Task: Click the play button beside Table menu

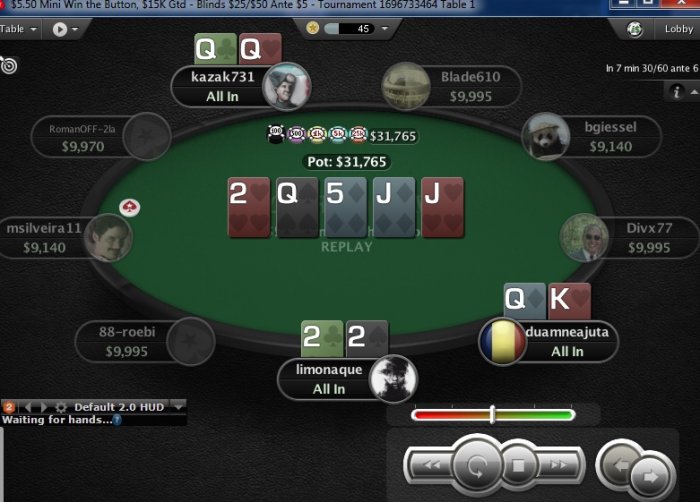Action: [60, 29]
